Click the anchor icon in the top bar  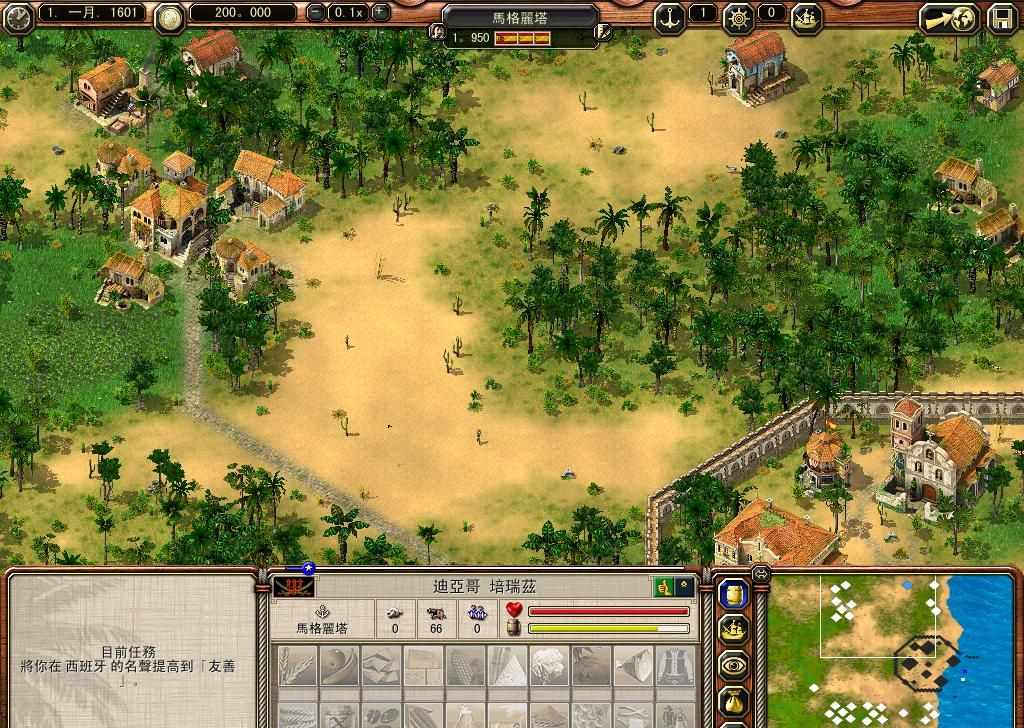coord(669,15)
